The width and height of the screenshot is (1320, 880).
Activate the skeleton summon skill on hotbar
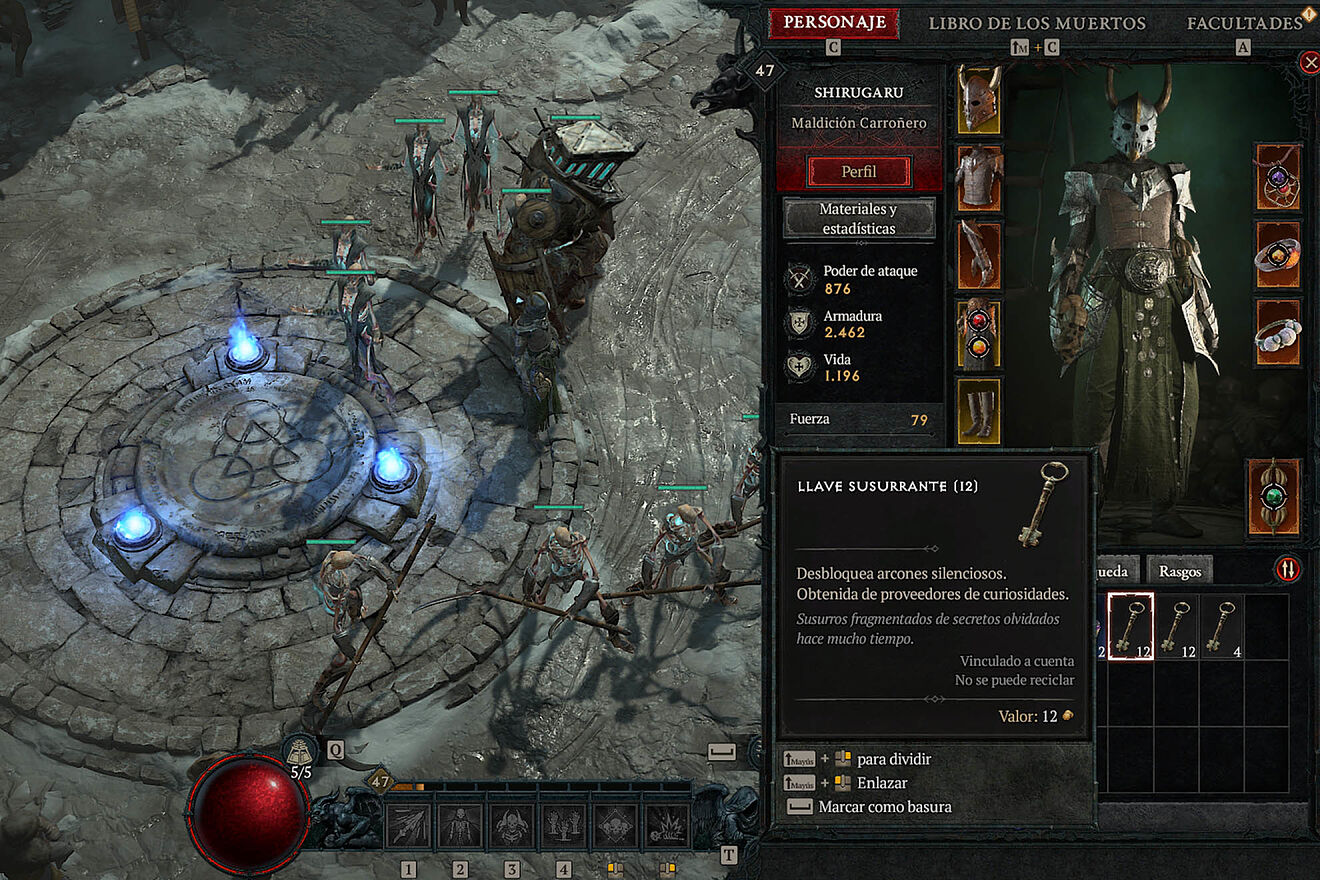click(461, 826)
